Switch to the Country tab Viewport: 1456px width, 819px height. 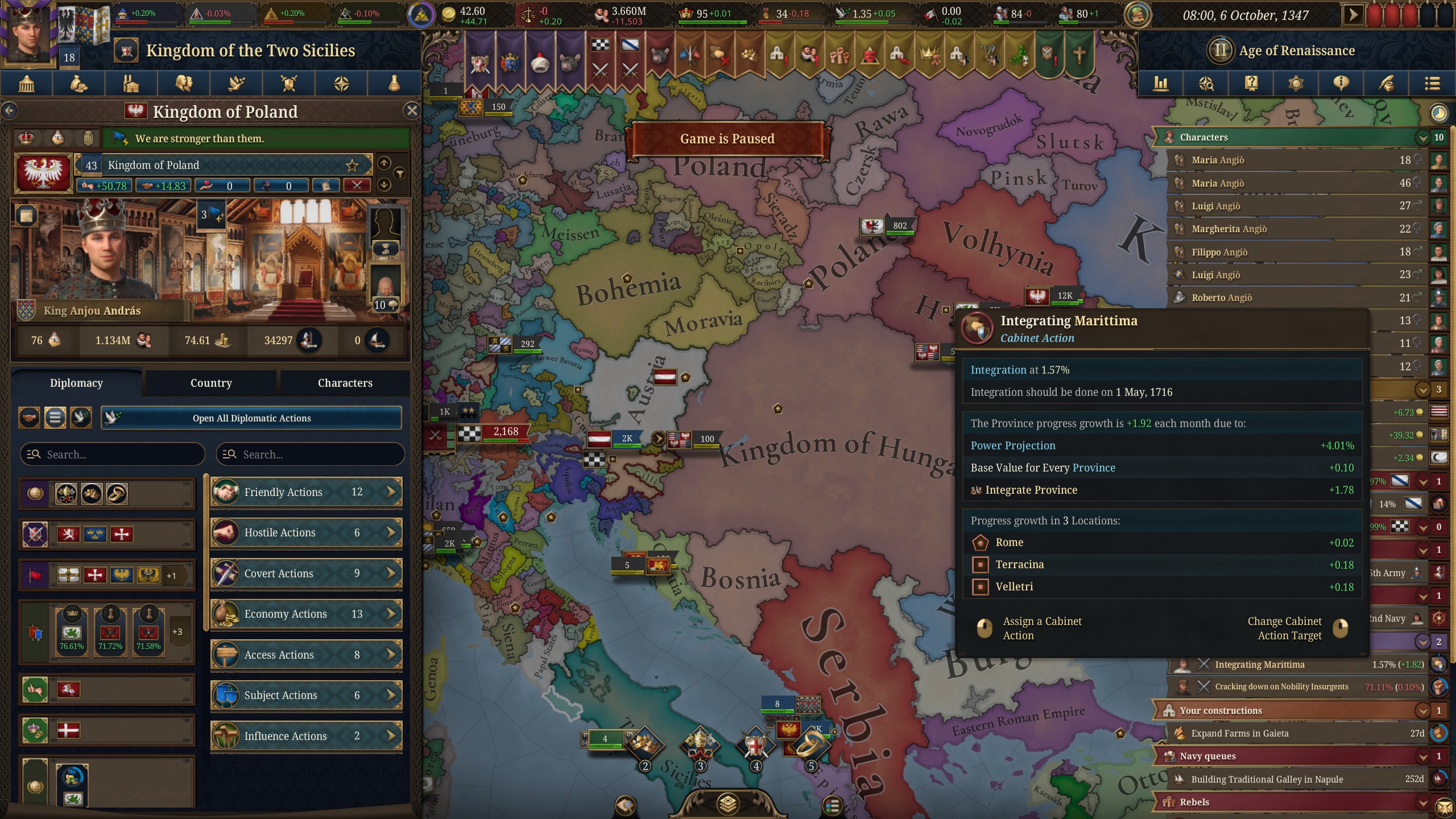coord(210,383)
